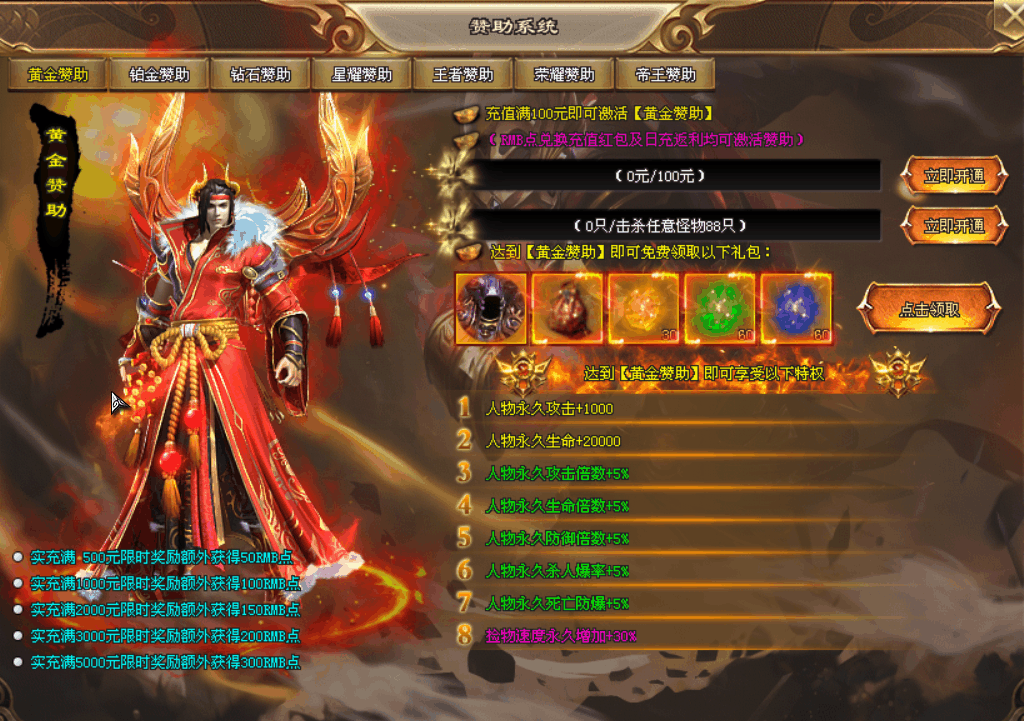Close the 赞助系统 window
1024x721 pixels.
point(1008,15)
